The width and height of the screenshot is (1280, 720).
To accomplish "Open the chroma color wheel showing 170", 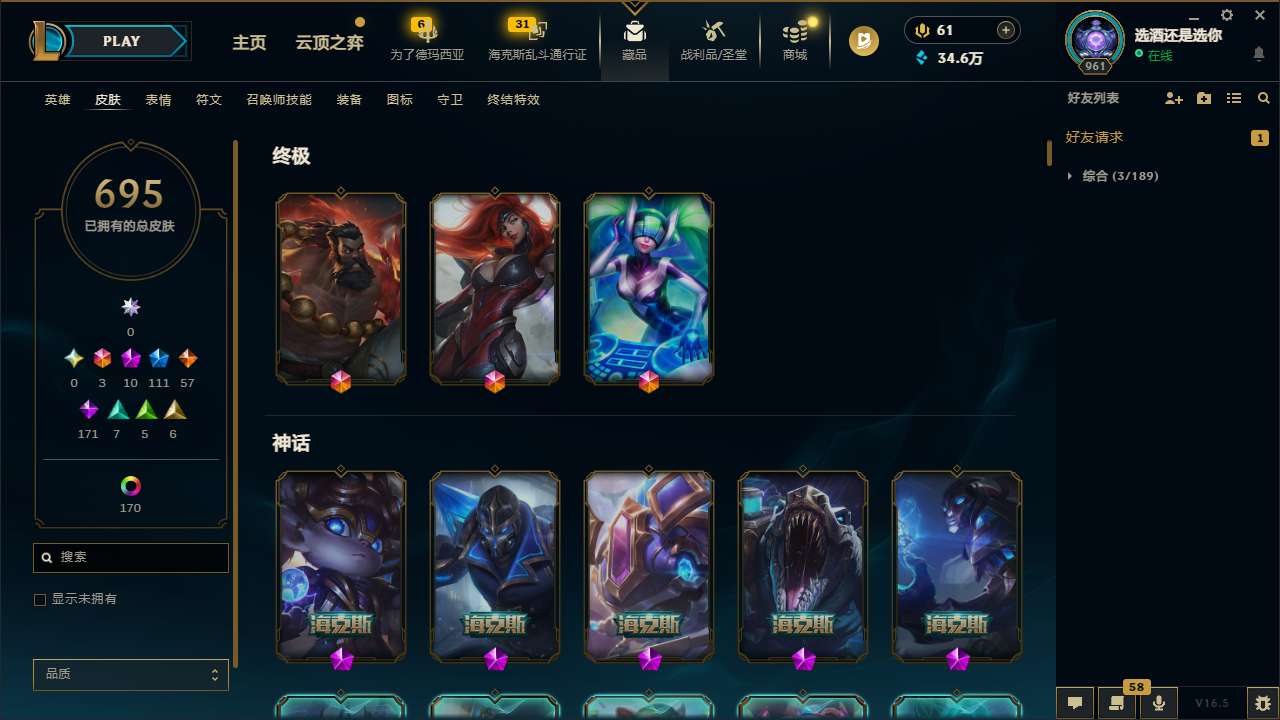I will [130, 485].
